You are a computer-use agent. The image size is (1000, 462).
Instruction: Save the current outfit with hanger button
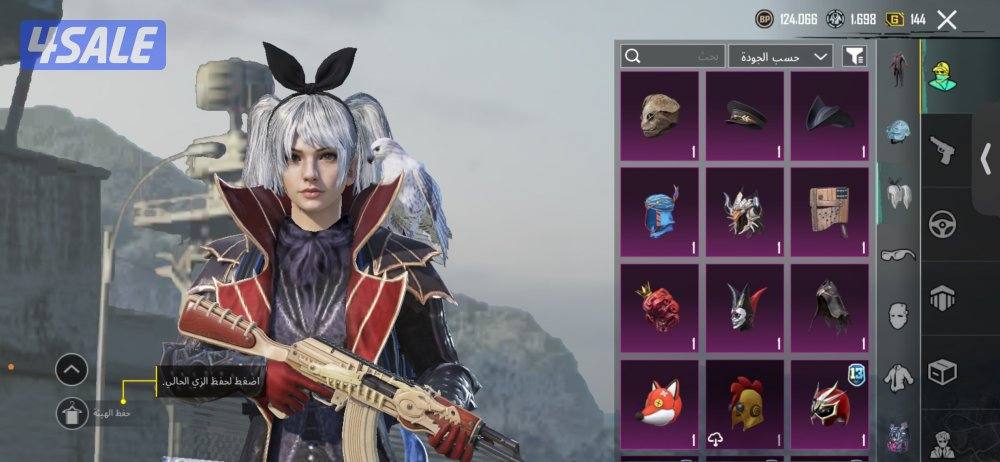click(71, 413)
